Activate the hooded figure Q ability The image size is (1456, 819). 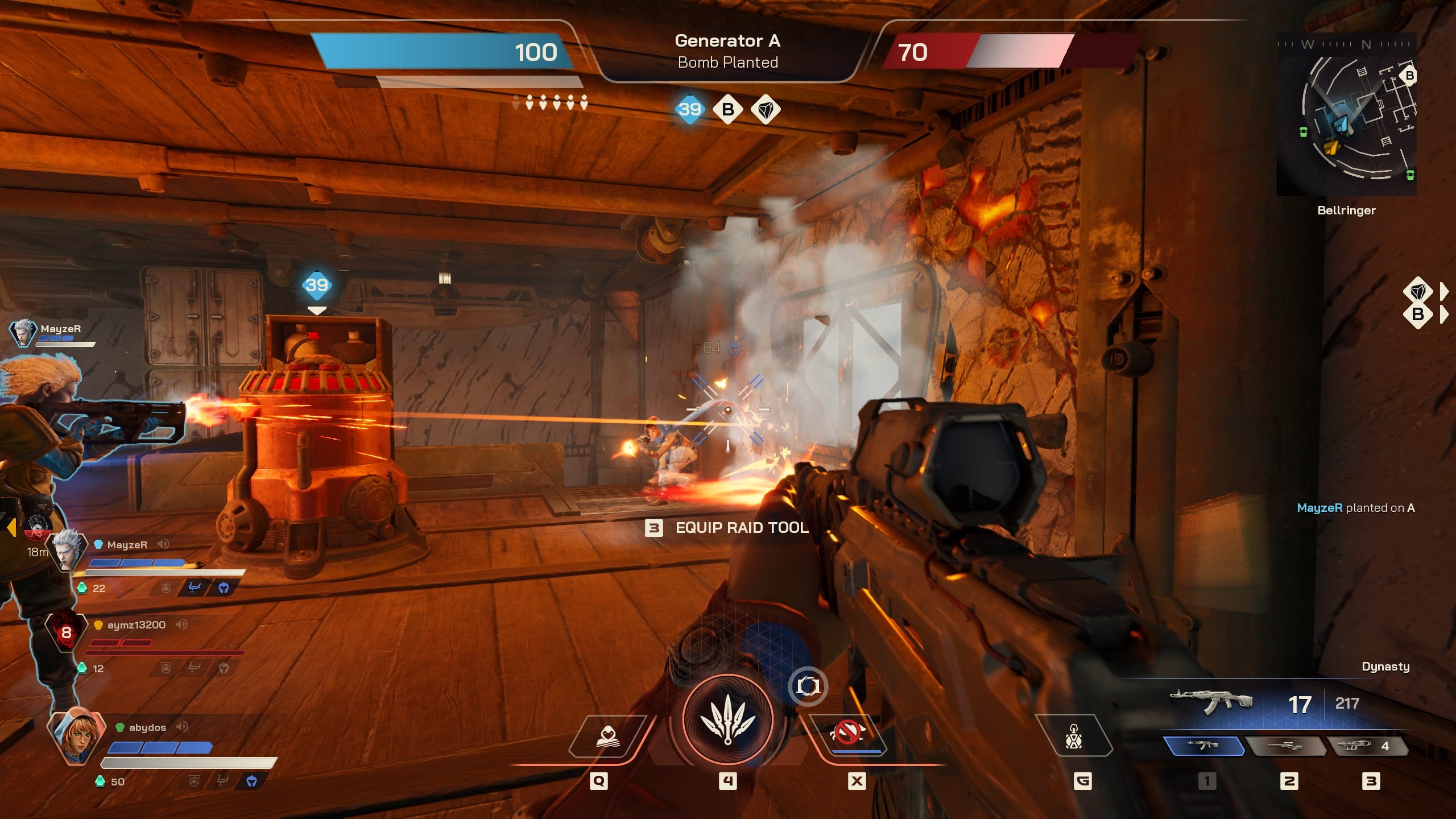pyautogui.click(x=607, y=737)
